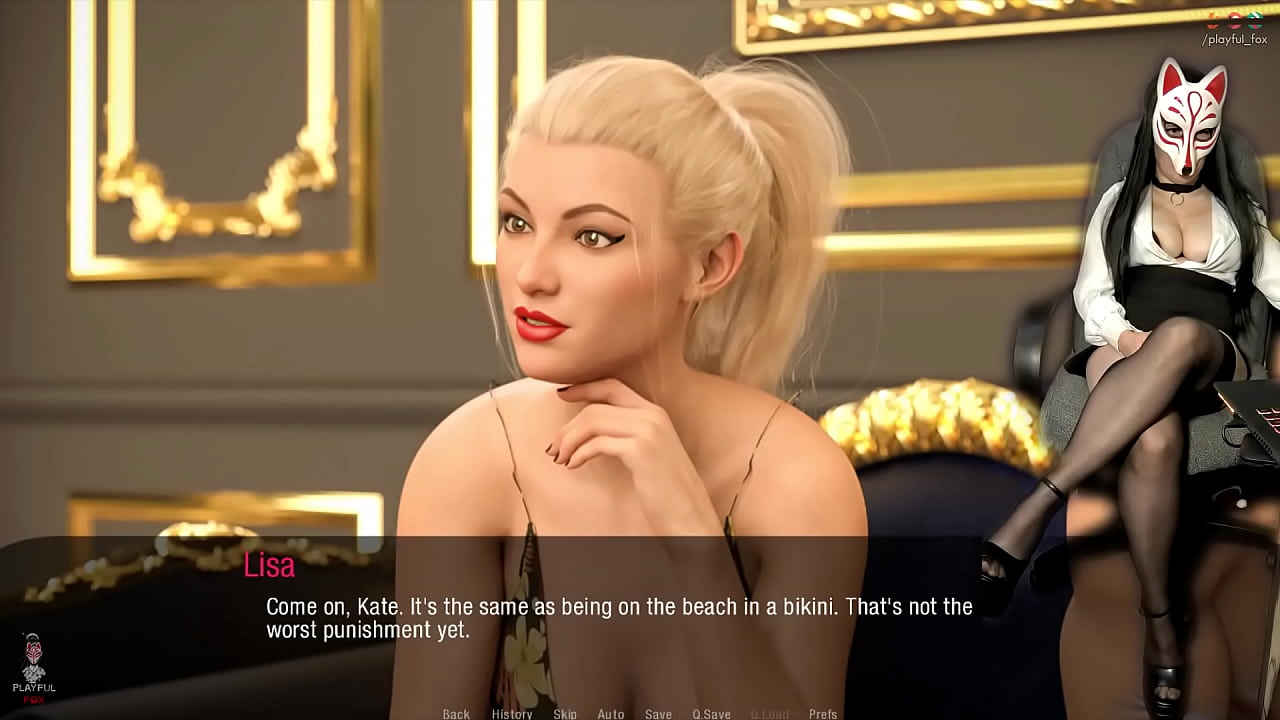
Task: Click the Q.Save quick save control
Action: 712,714
